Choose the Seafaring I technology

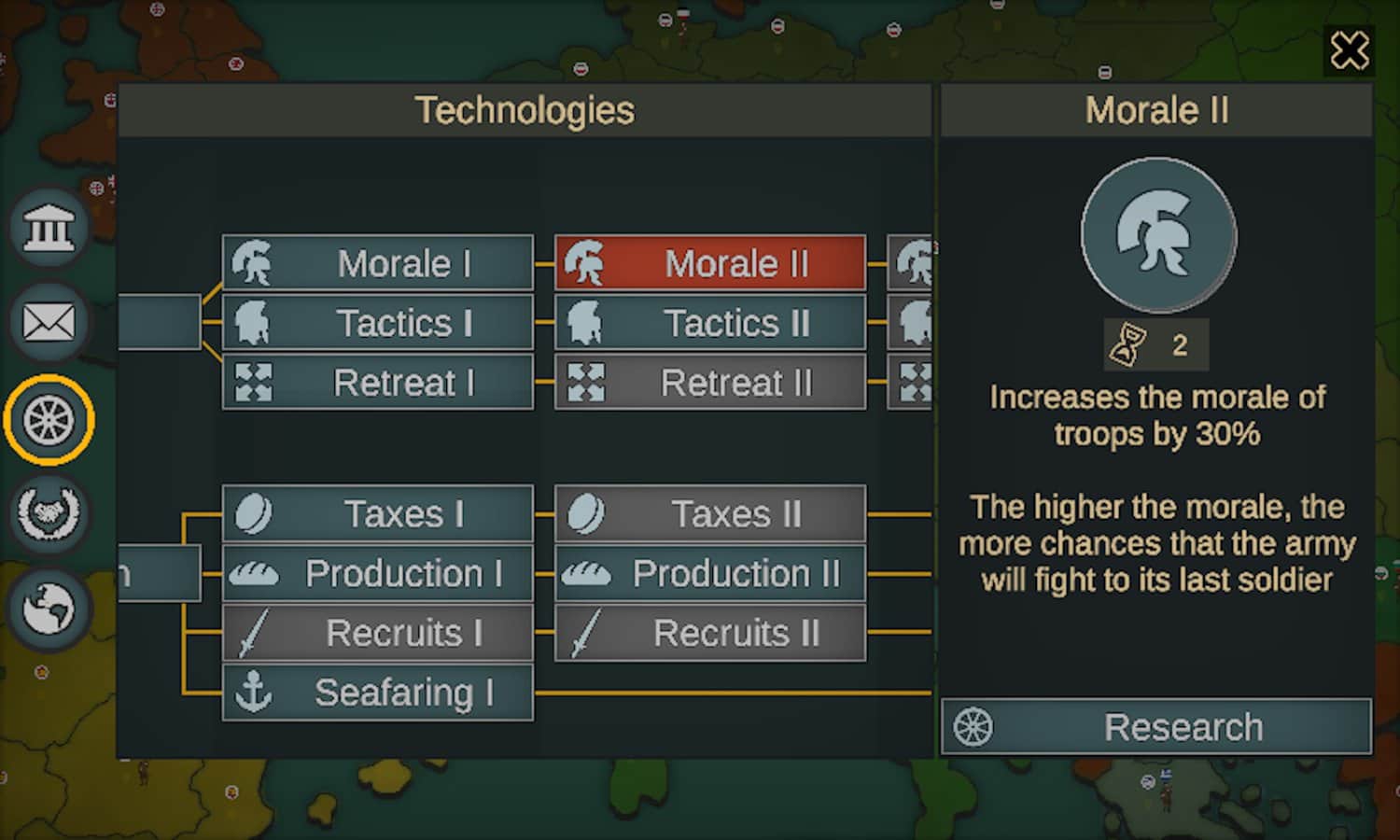(x=378, y=693)
